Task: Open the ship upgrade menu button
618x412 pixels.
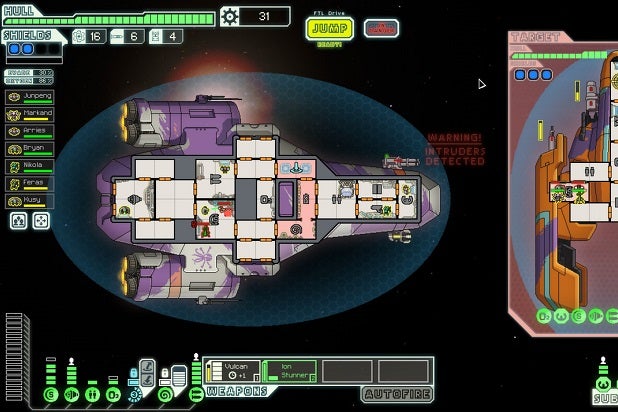Action: (x=231, y=16)
